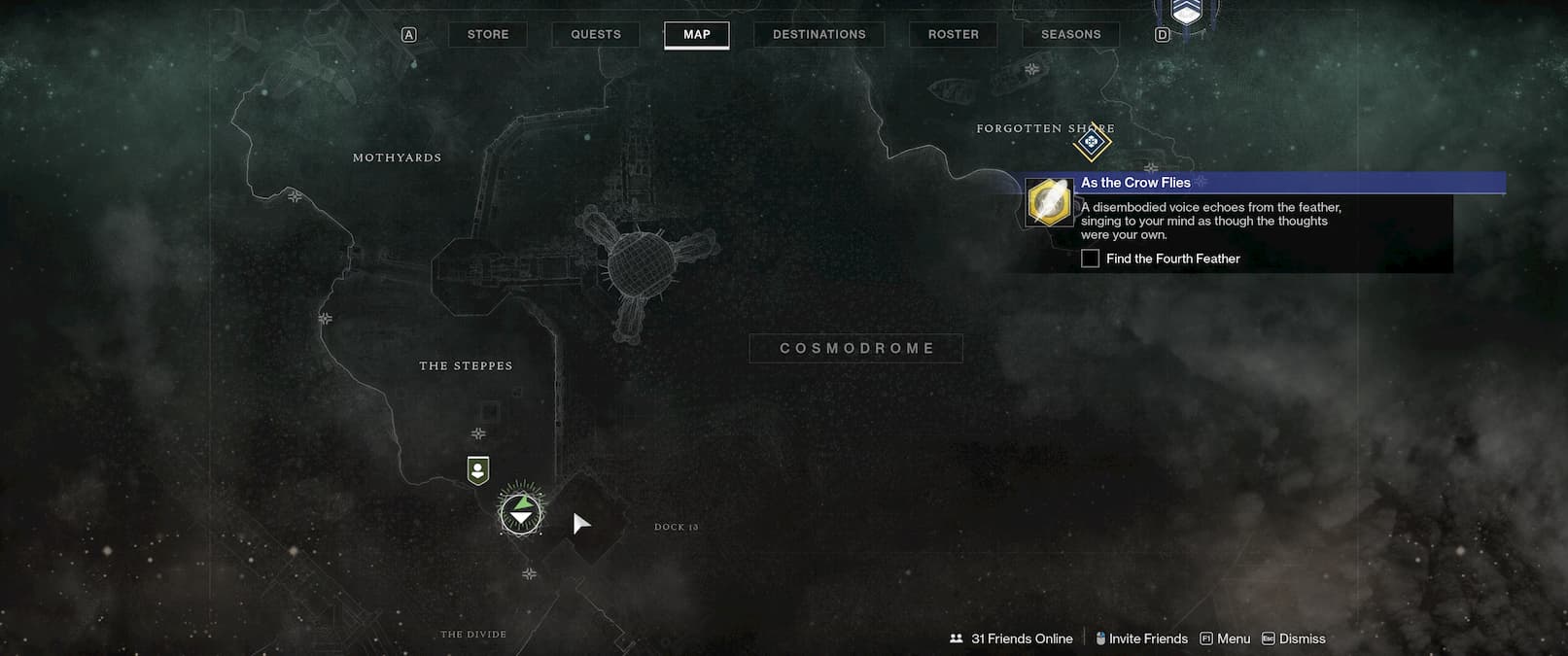Open the Seasons tab
1568x656 pixels.
tap(1070, 35)
